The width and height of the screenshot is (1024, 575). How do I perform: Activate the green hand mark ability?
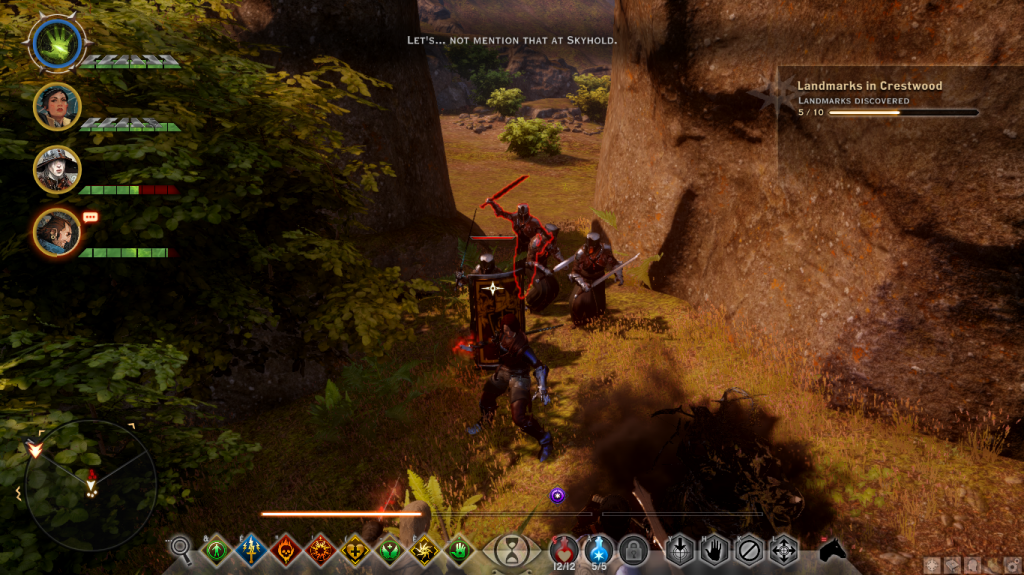tap(459, 549)
